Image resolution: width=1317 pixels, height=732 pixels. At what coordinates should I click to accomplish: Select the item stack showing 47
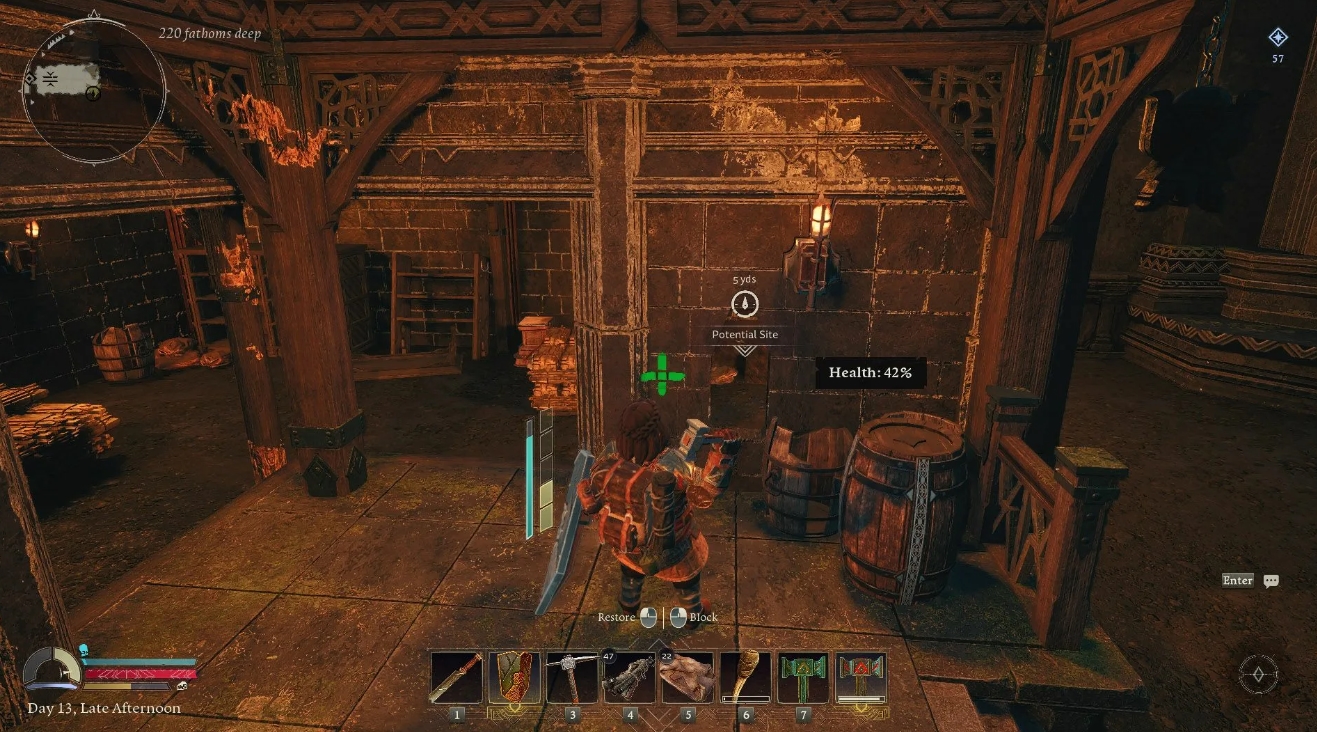click(630, 677)
